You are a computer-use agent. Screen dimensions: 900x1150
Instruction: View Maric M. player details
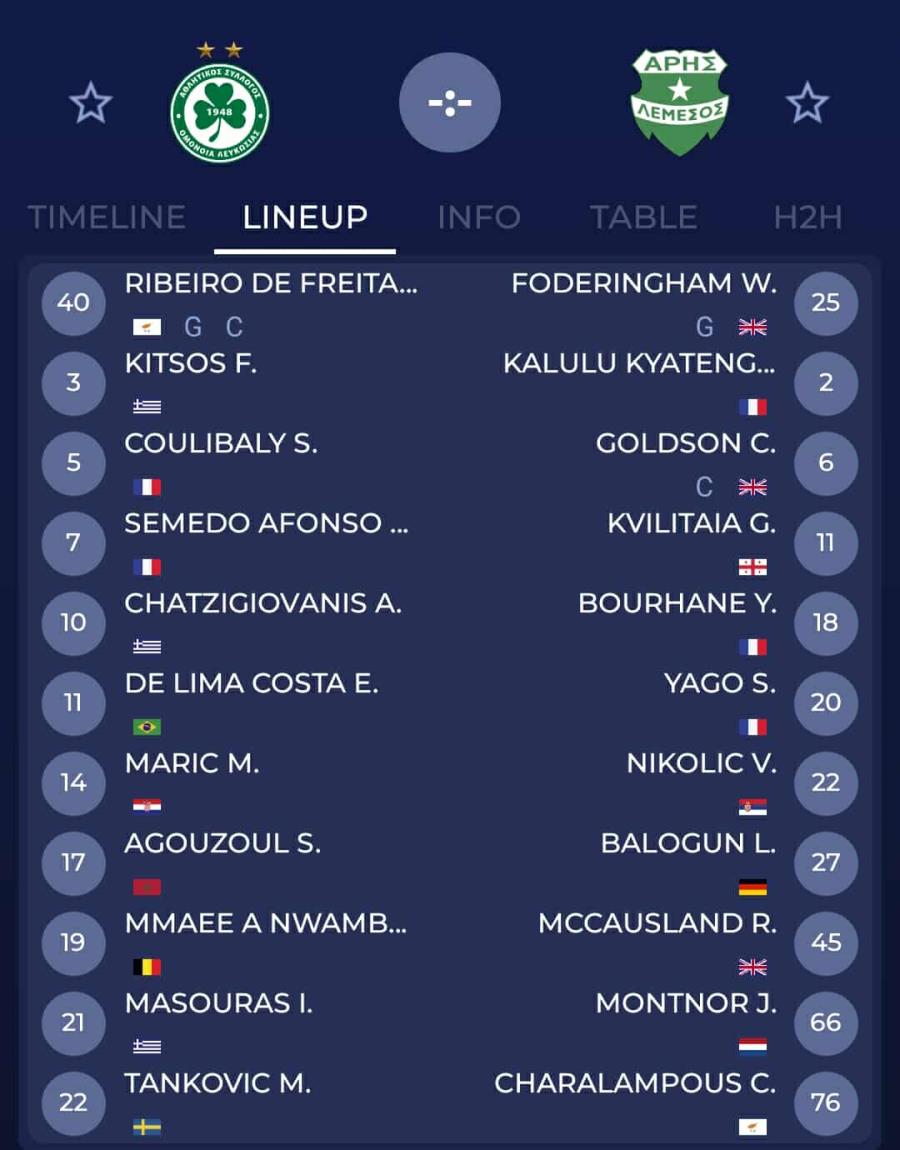[x=192, y=764]
